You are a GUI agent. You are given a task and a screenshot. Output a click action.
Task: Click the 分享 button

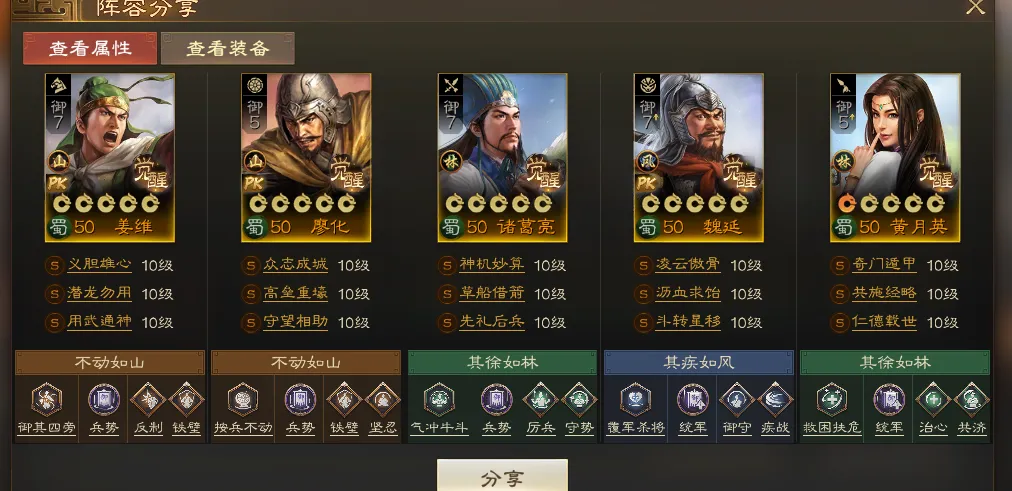(502, 476)
